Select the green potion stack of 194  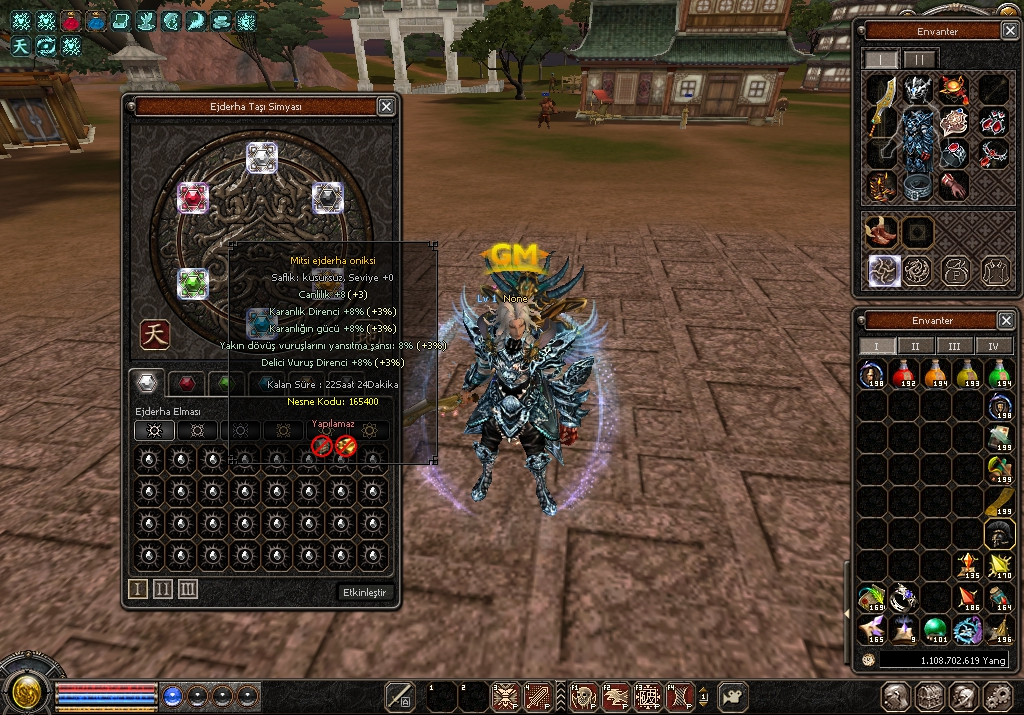pyautogui.click(x=999, y=376)
